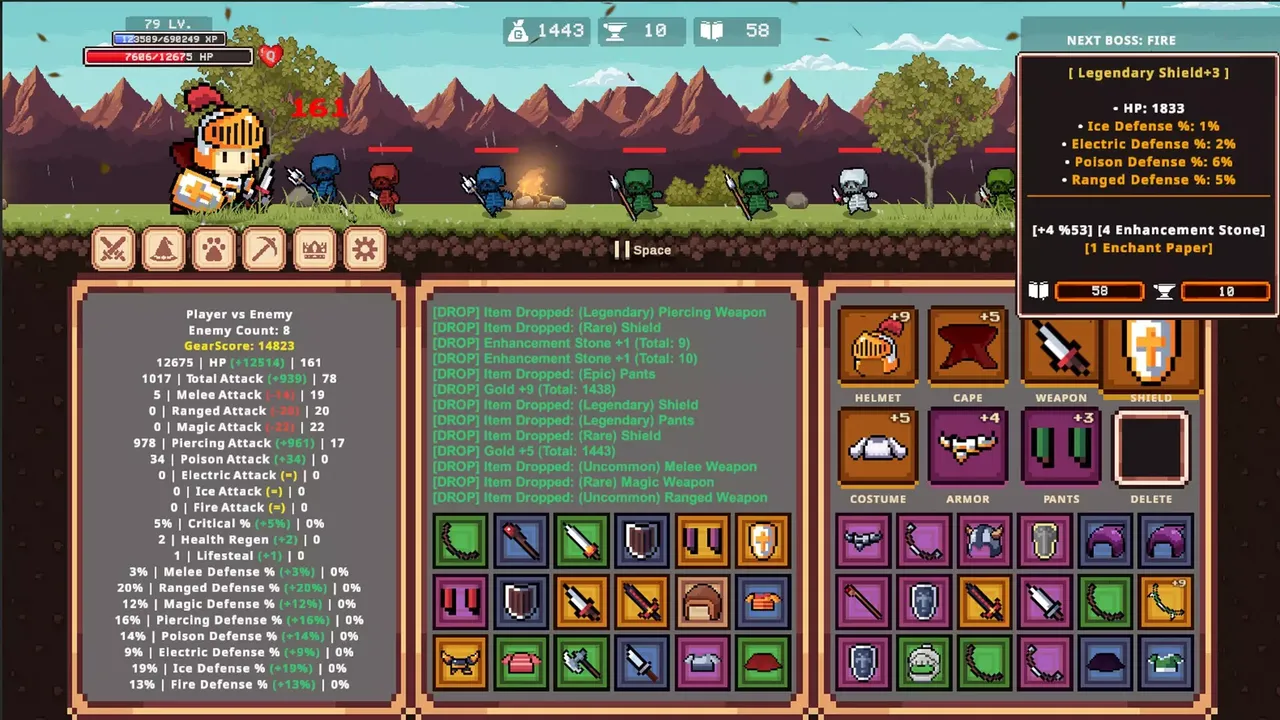Open the paw pet menu
The width and height of the screenshot is (1280, 720).
click(213, 248)
